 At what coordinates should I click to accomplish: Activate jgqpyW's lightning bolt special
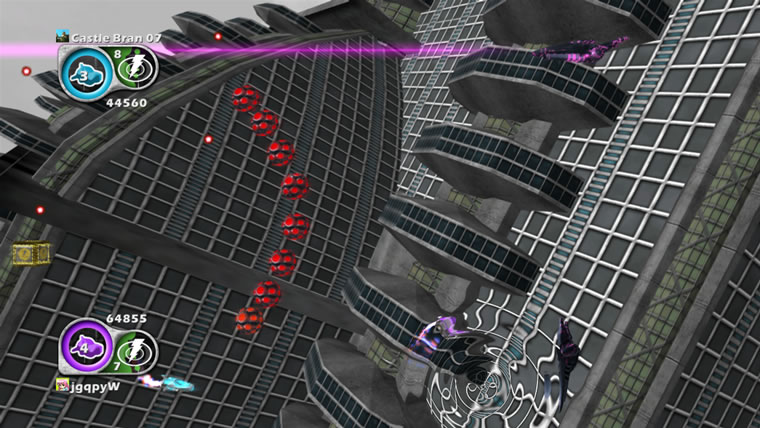131,351
